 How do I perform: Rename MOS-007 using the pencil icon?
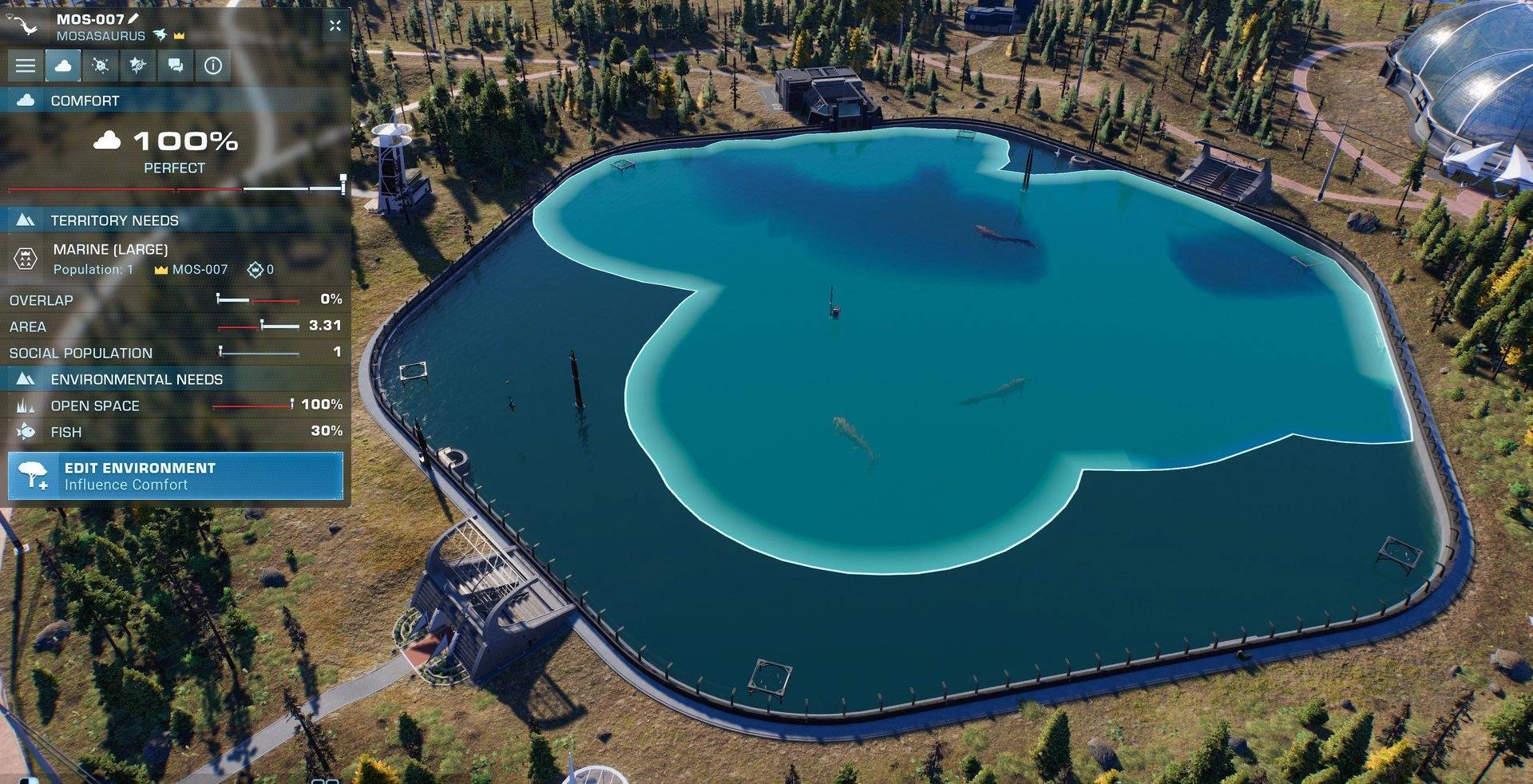(x=133, y=18)
